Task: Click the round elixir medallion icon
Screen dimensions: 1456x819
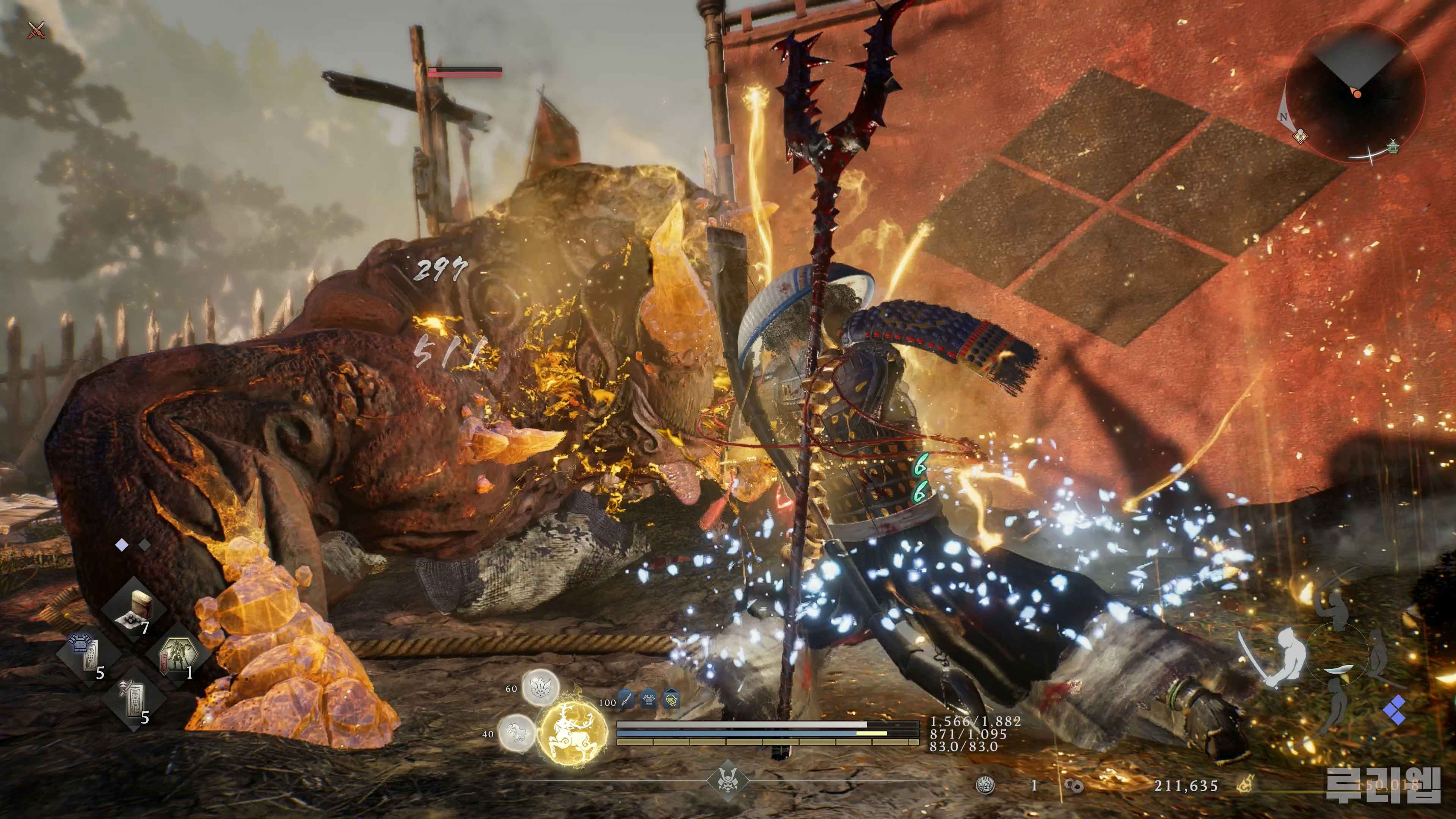Action: [985, 785]
